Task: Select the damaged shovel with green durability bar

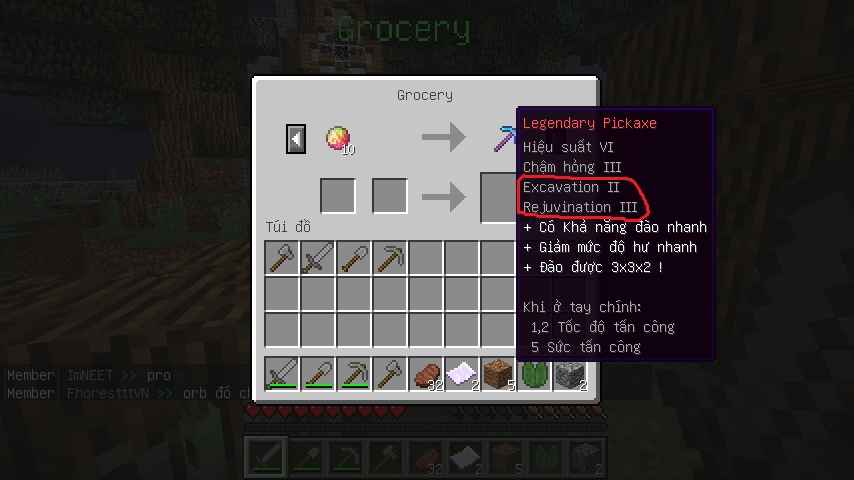Action: (x=318, y=373)
